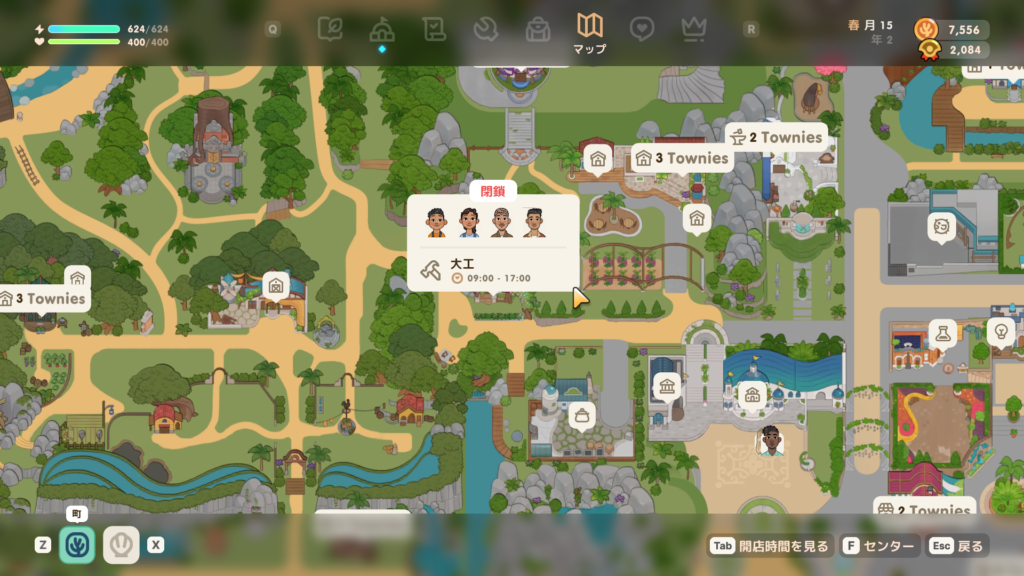
Task: Open the heart speech-bubble relationships tab
Action: [x=642, y=29]
